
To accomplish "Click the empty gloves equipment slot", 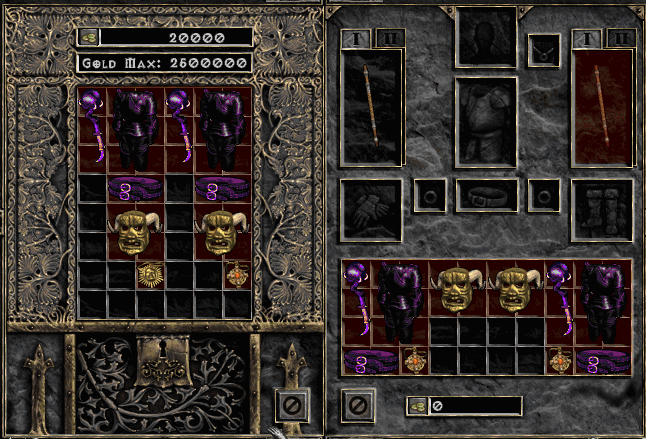I will [x=371, y=209].
